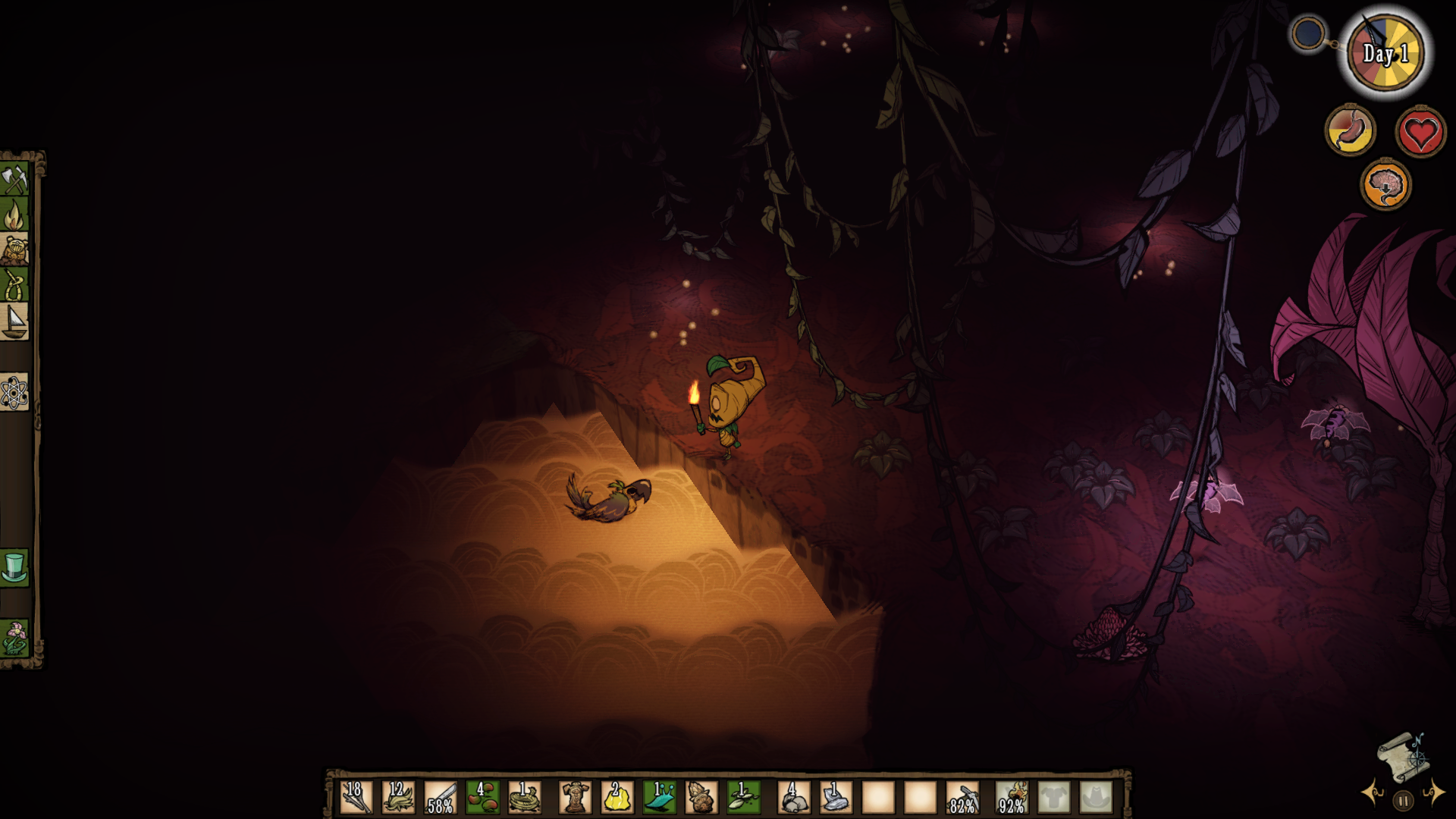Open the Nautical tab with sailboat icon
Viewport: 1456px width, 819px height.
coord(14,322)
